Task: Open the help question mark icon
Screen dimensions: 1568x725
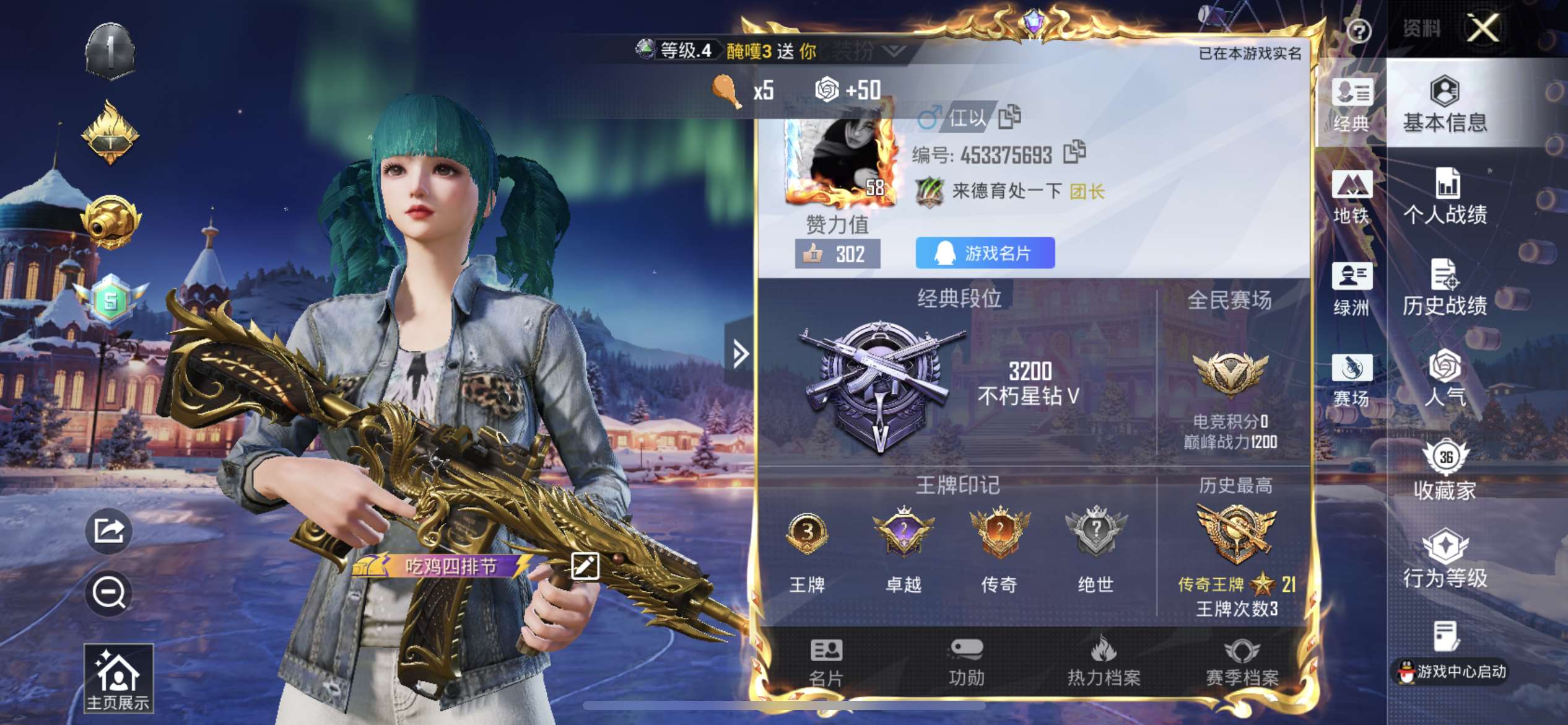Action: click(x=1359, y=31)
